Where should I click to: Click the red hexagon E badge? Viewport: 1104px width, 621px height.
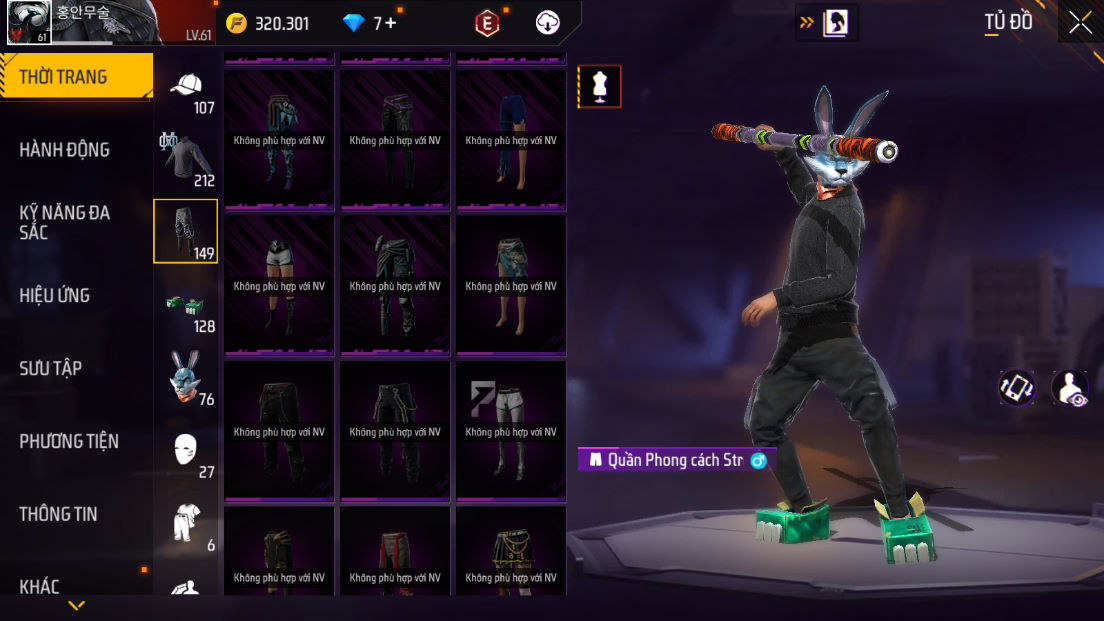coord(487,23)
